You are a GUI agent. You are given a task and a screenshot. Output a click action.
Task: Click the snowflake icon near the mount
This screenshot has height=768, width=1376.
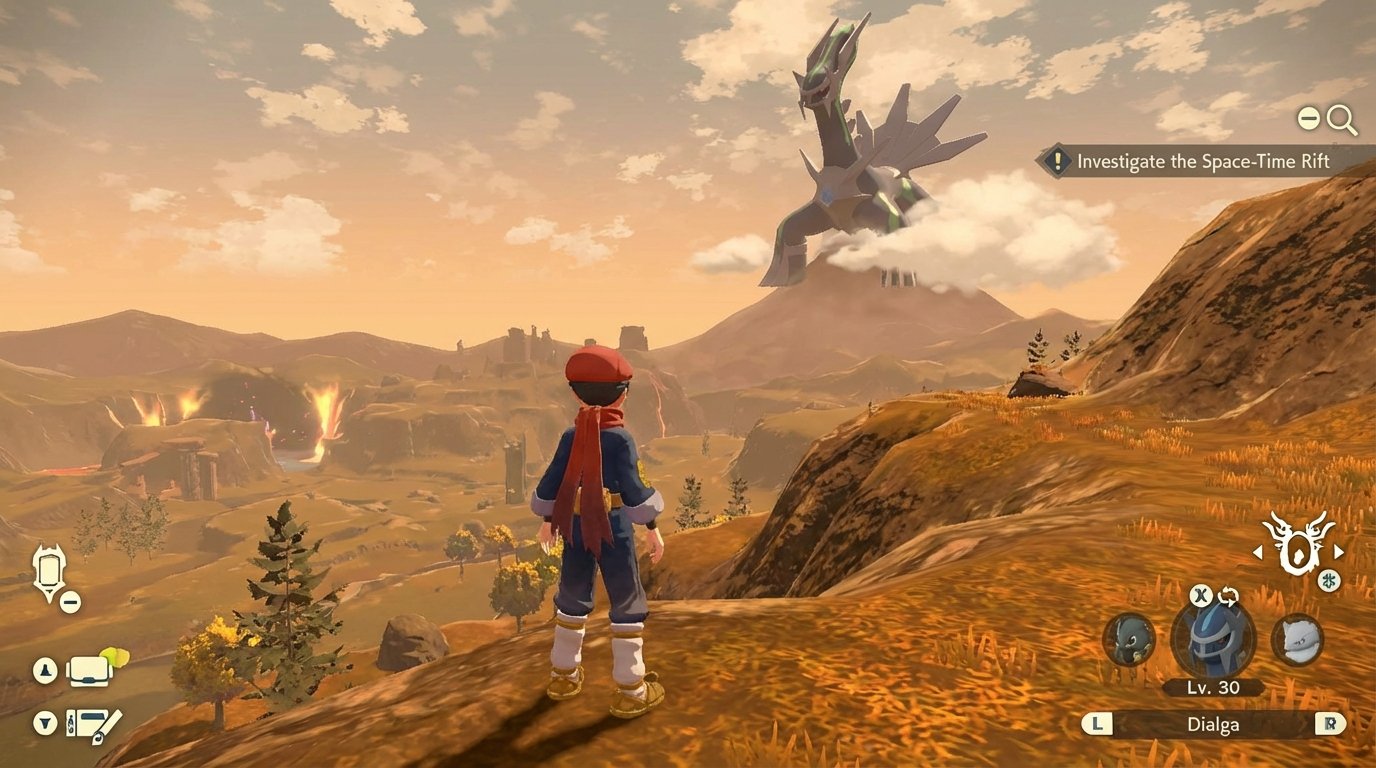[x=1329, y=580]
